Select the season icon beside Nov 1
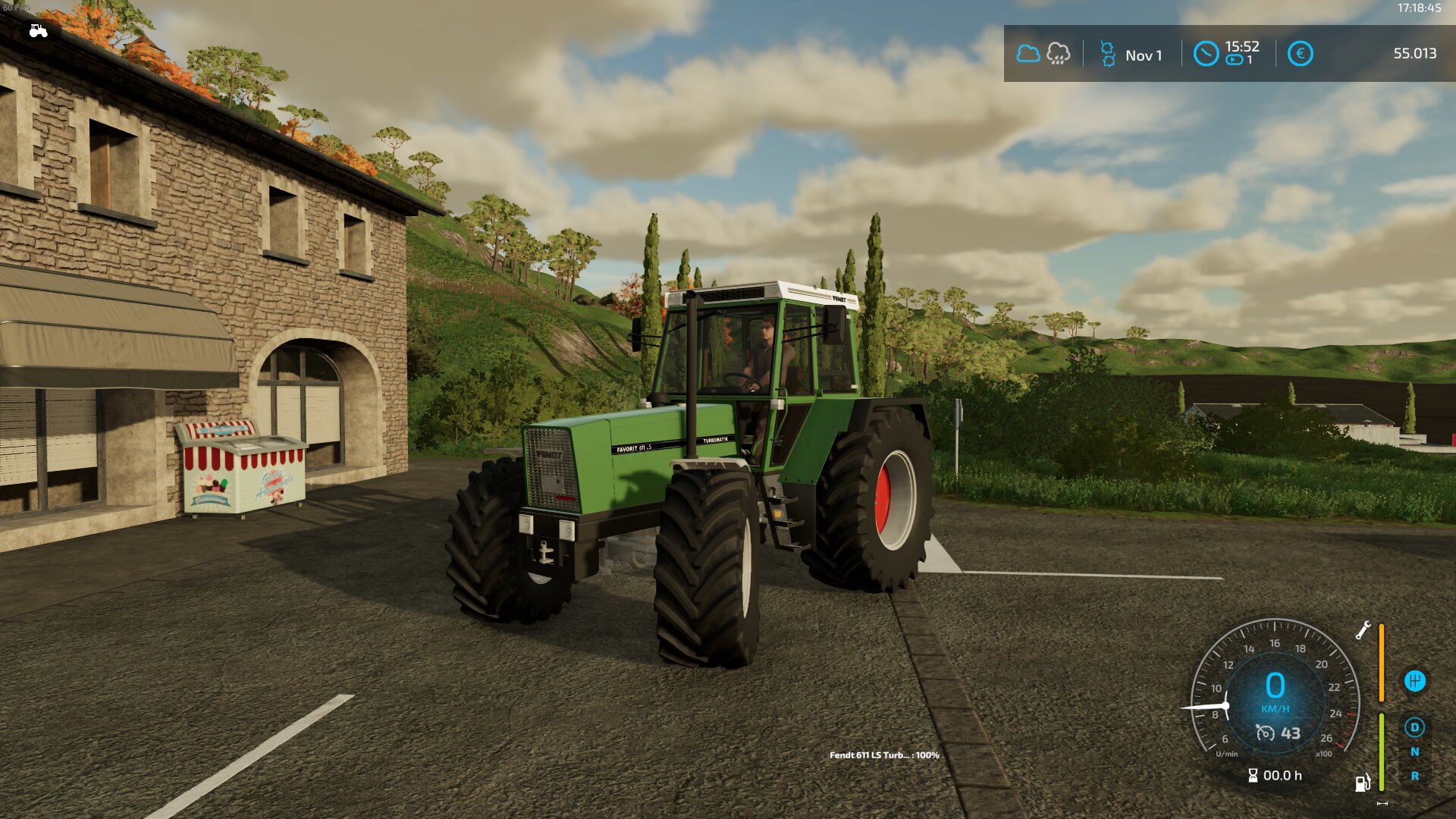1456x819 pixels. pyautogui.click(x=1108, y=55)
